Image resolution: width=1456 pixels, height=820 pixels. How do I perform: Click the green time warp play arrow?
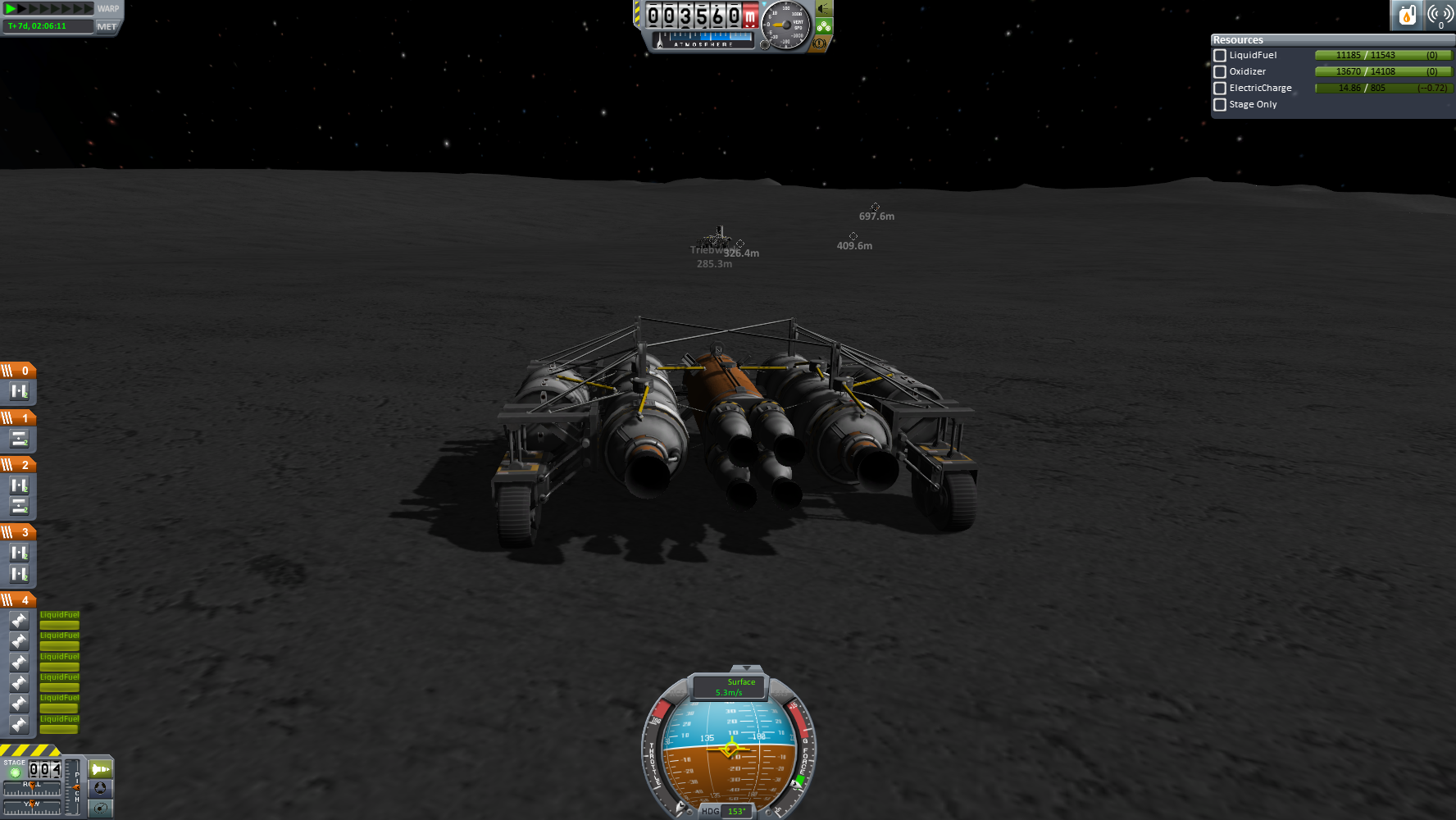pos(11,9)
